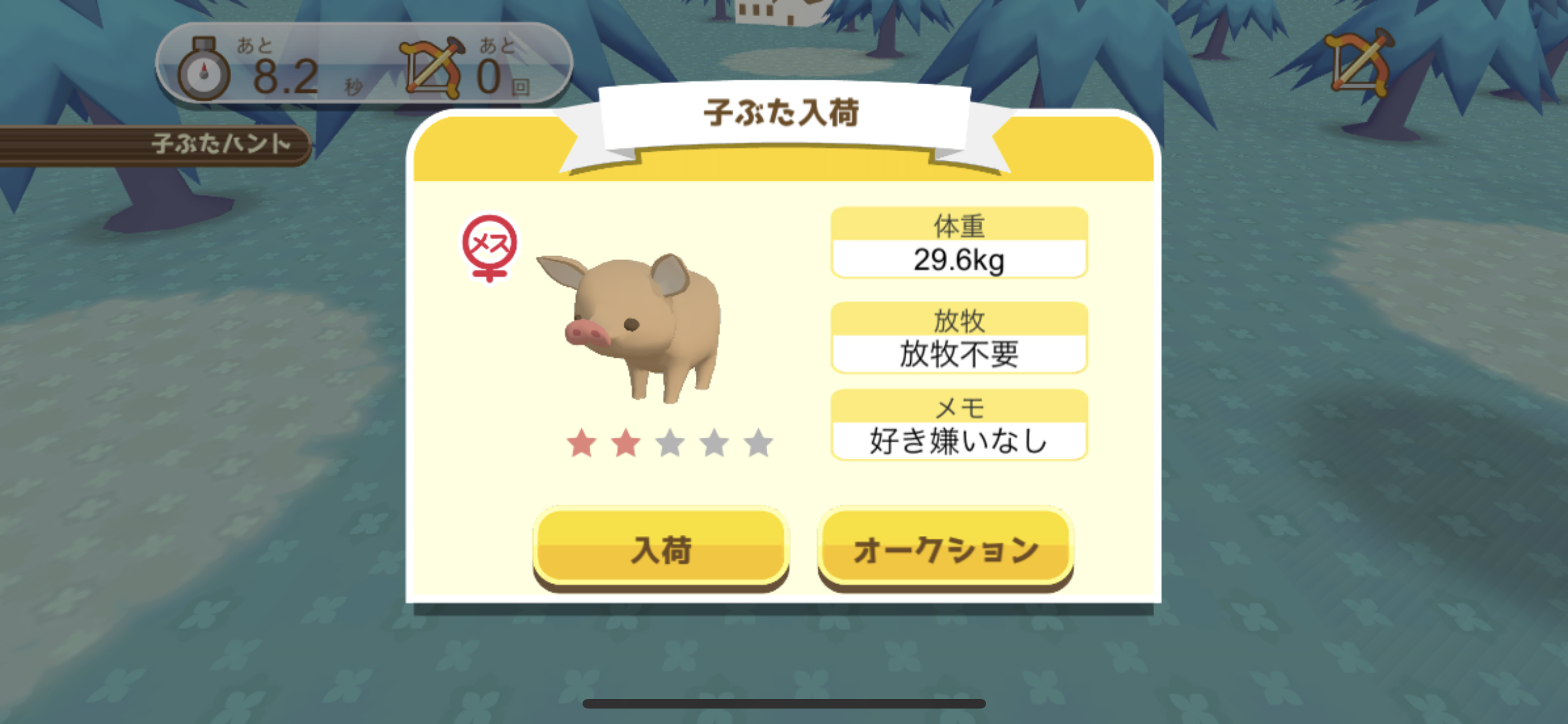Tap the 入荷 stock button
The image size is (1568, 724).
[x=661, y=548]
